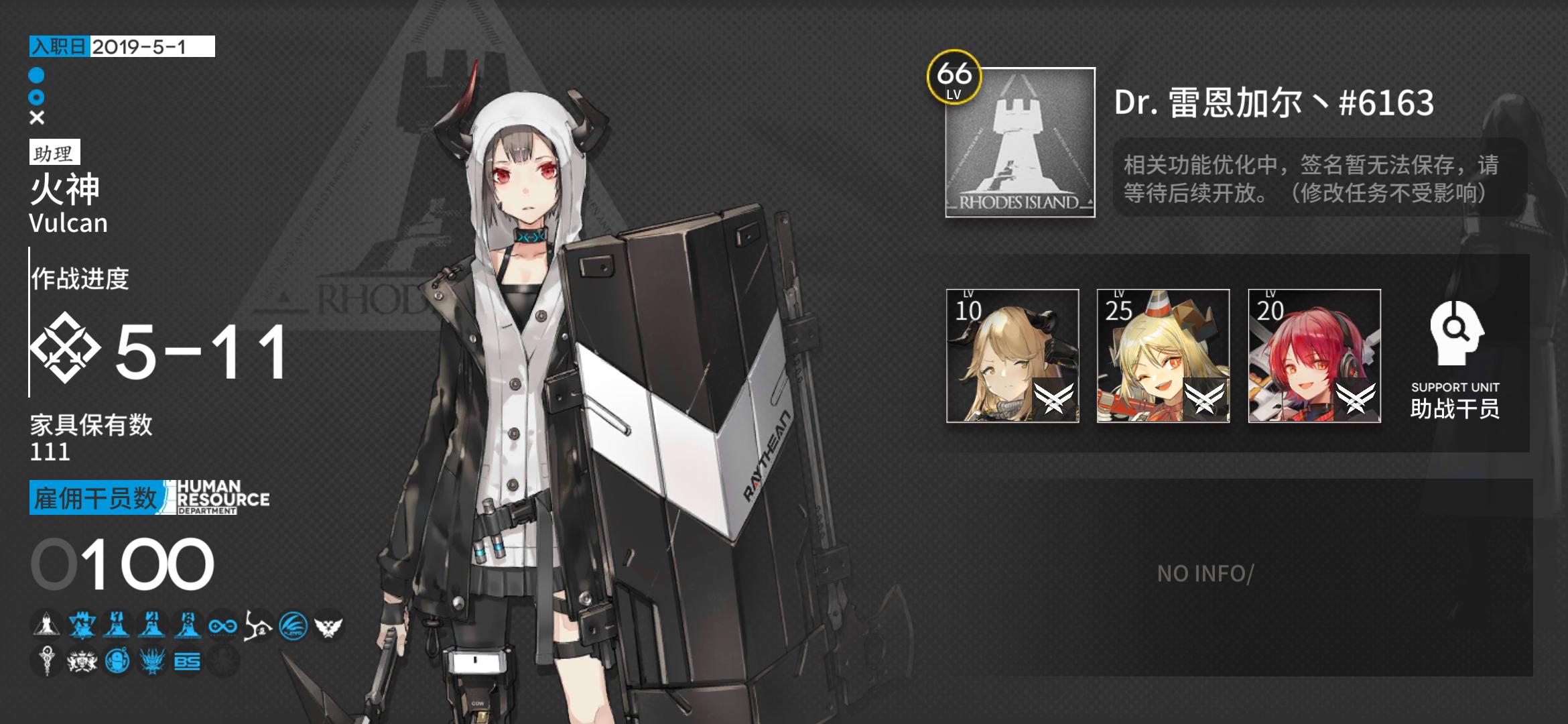This screenshot has height=724, width=1568.
Task: Open the Rhodes Island avatar picture
Action: (x=1020, y=143)
